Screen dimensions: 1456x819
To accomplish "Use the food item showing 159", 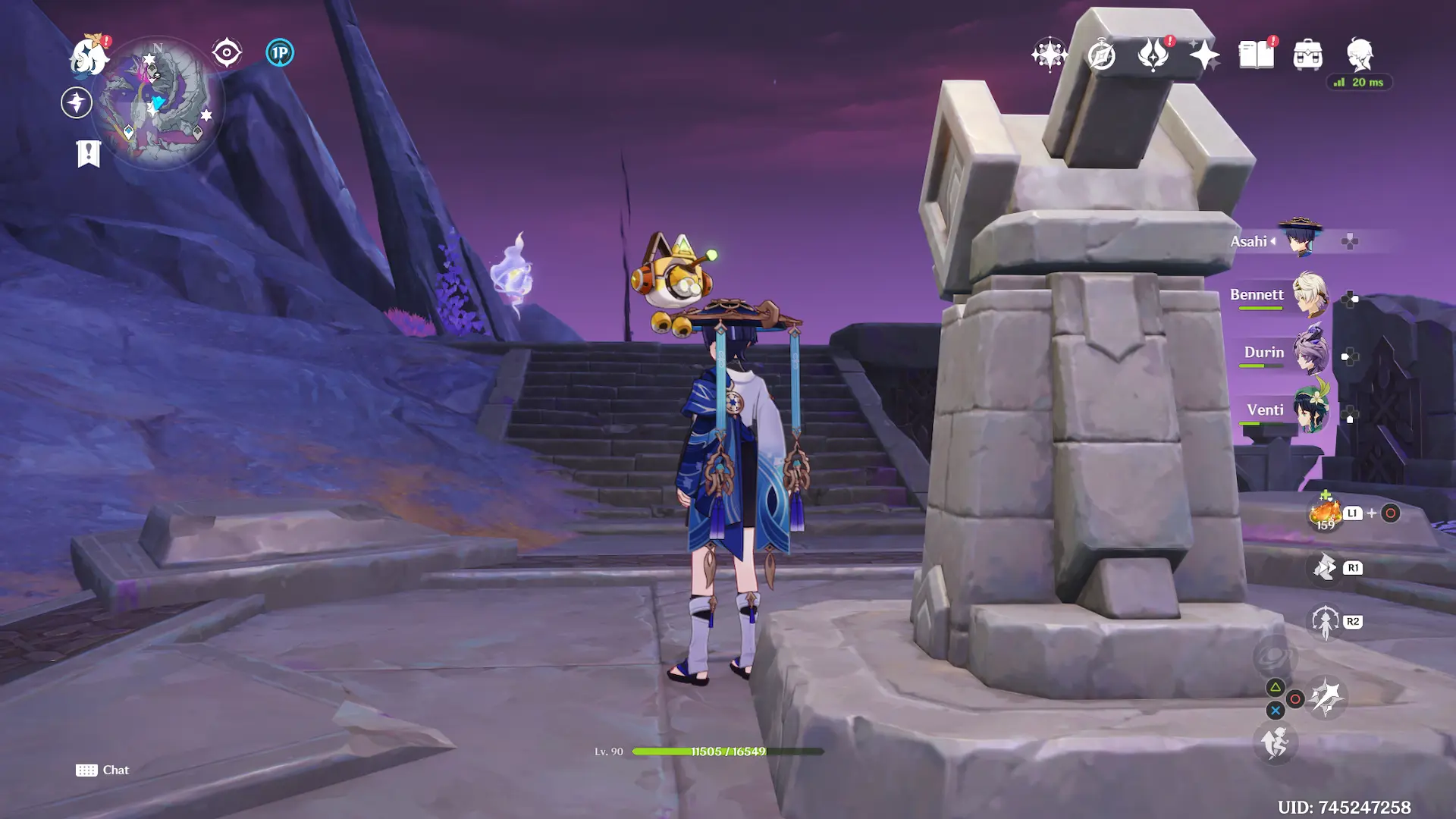I will click(1326, 513).
